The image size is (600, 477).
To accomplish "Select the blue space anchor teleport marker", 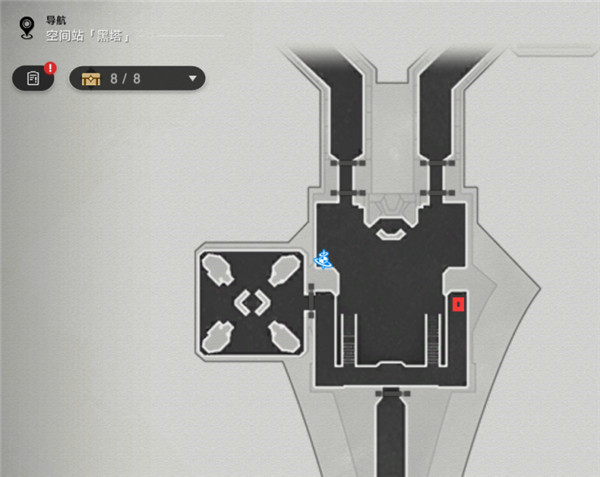I will click(x=324, y=260).
